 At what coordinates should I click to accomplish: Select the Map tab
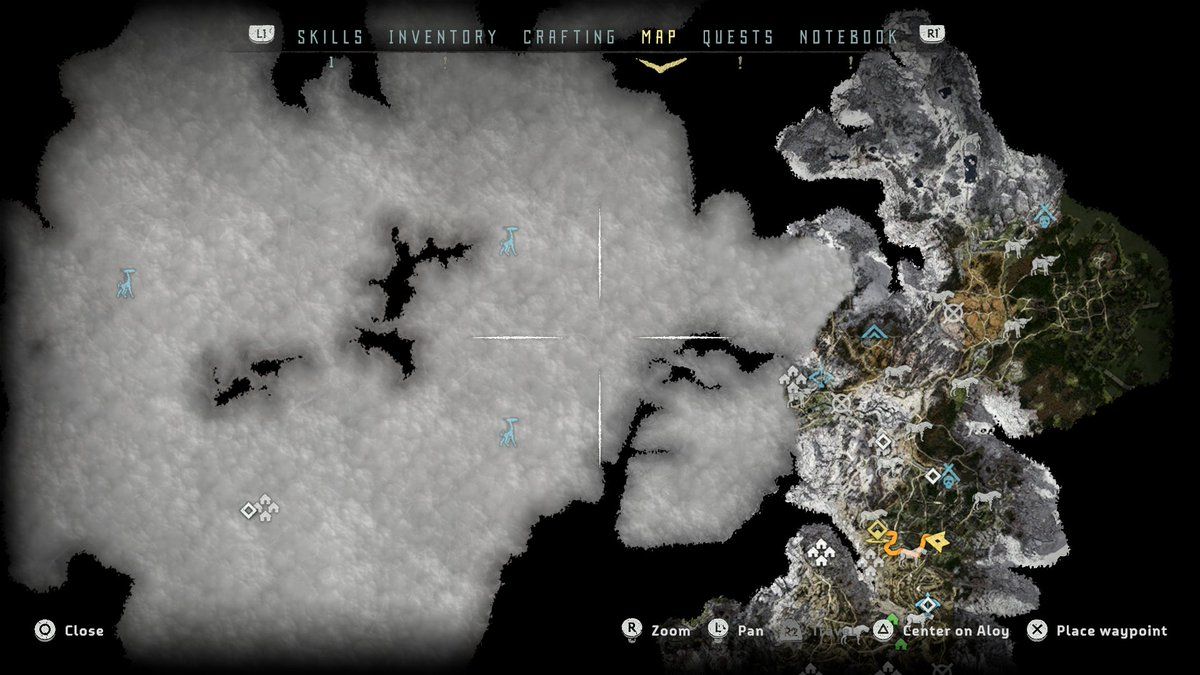pos(659,37)
